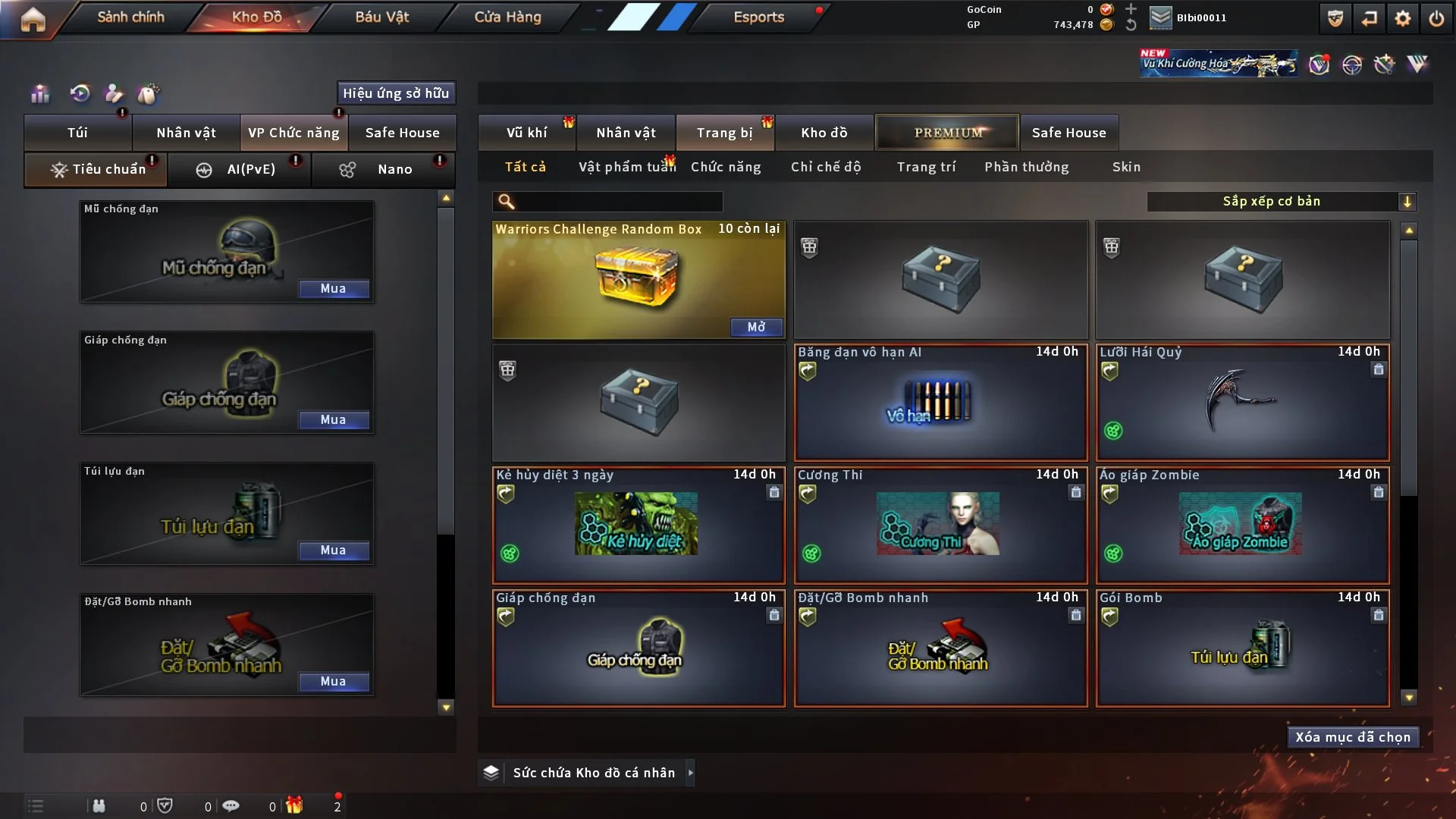1456x819 pixels.
Task: Buy the Túi lựu đạn pouch
Action: pos(334,551)
